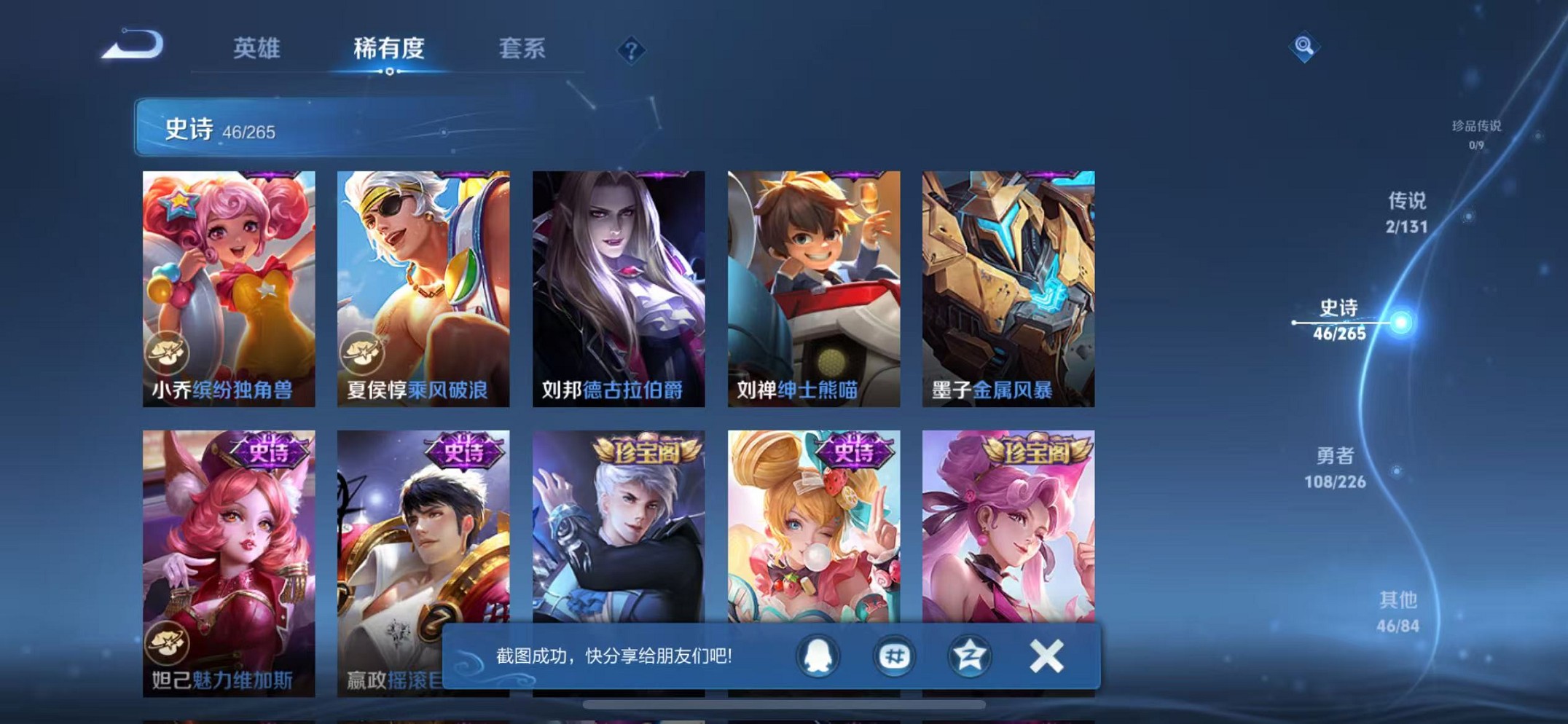Click the help question mark icon
This screenshot has height=724, width=1568.
tap(632, 50)
